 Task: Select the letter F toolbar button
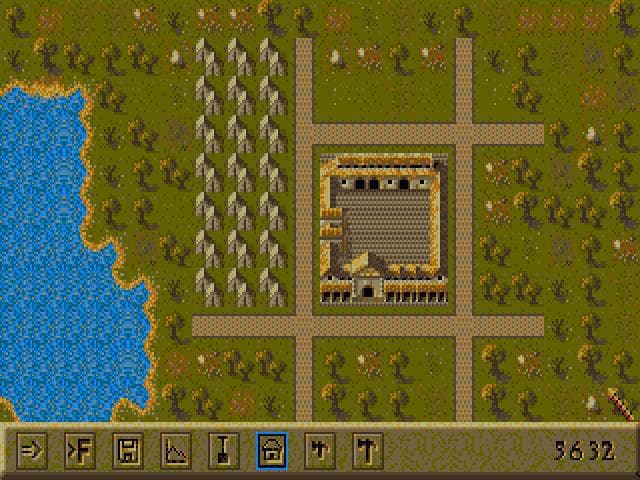(79, 450)
